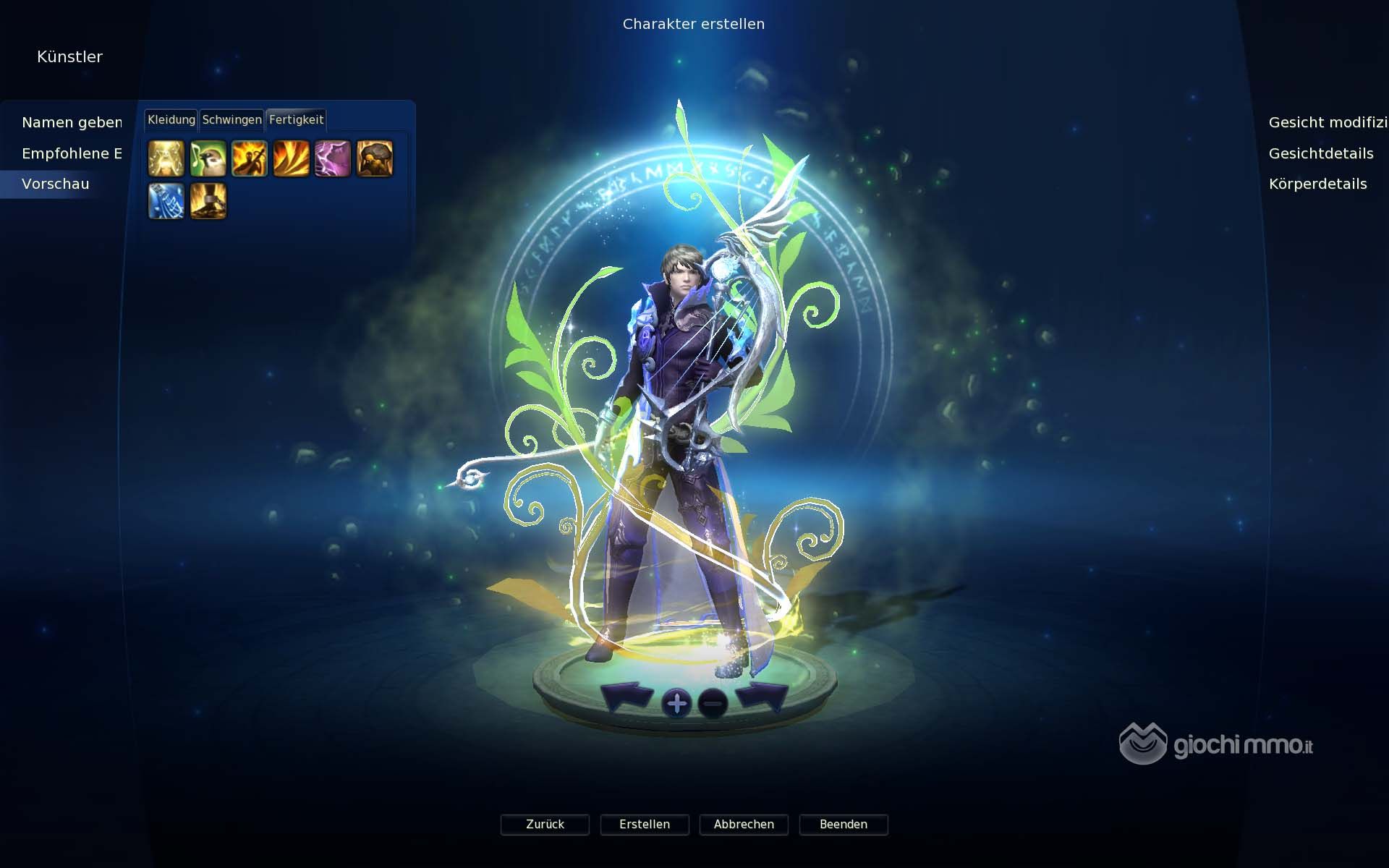The image size is (1389, 868).
Task: Switch to the Kleidung tab
Action: pos(171,120)
